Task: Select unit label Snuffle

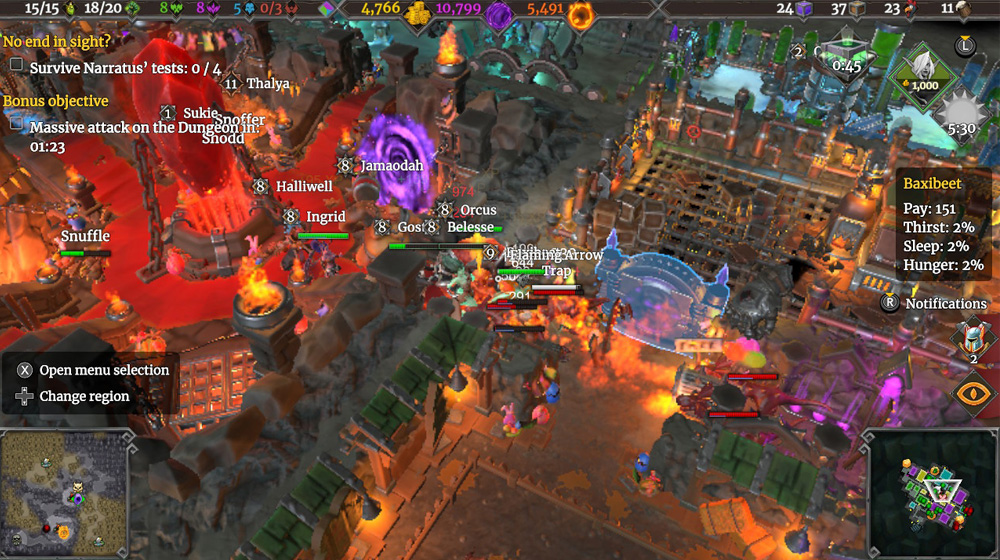Action: [x=85, y=236]
